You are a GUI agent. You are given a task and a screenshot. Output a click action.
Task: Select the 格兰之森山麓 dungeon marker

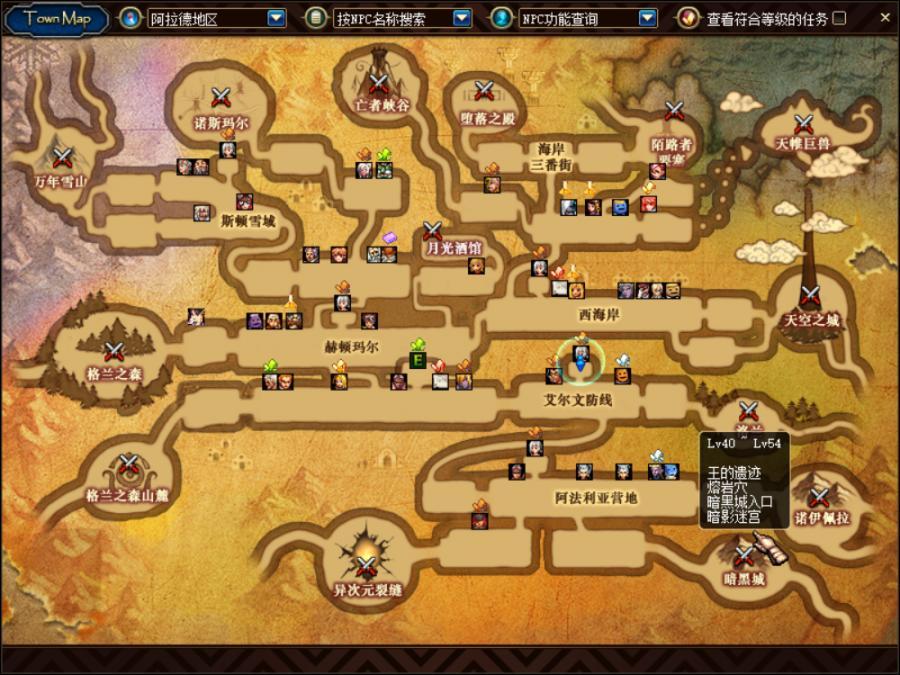128,465
